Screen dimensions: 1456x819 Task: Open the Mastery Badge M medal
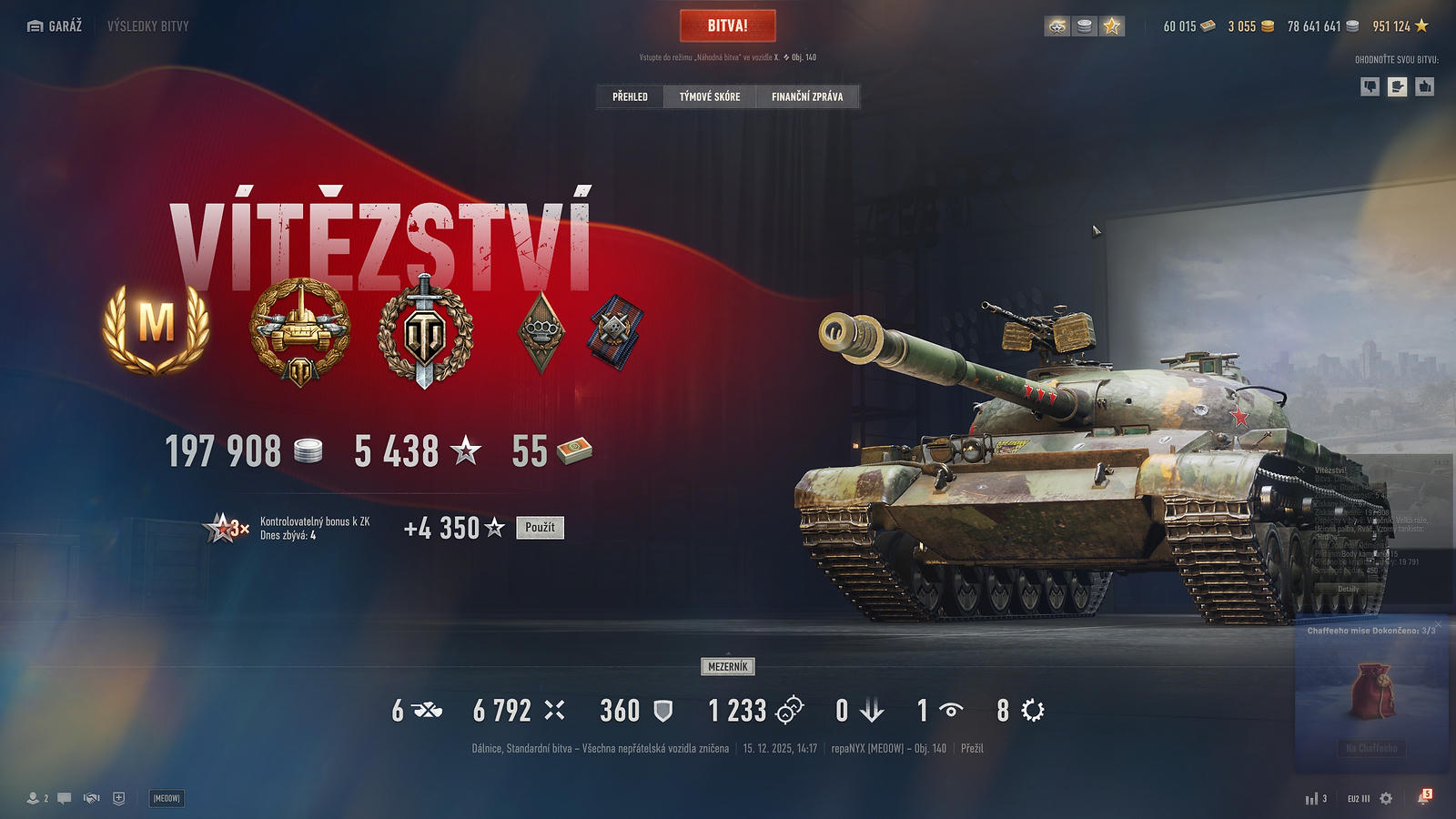pyautogui.click(x=157, y=326)
